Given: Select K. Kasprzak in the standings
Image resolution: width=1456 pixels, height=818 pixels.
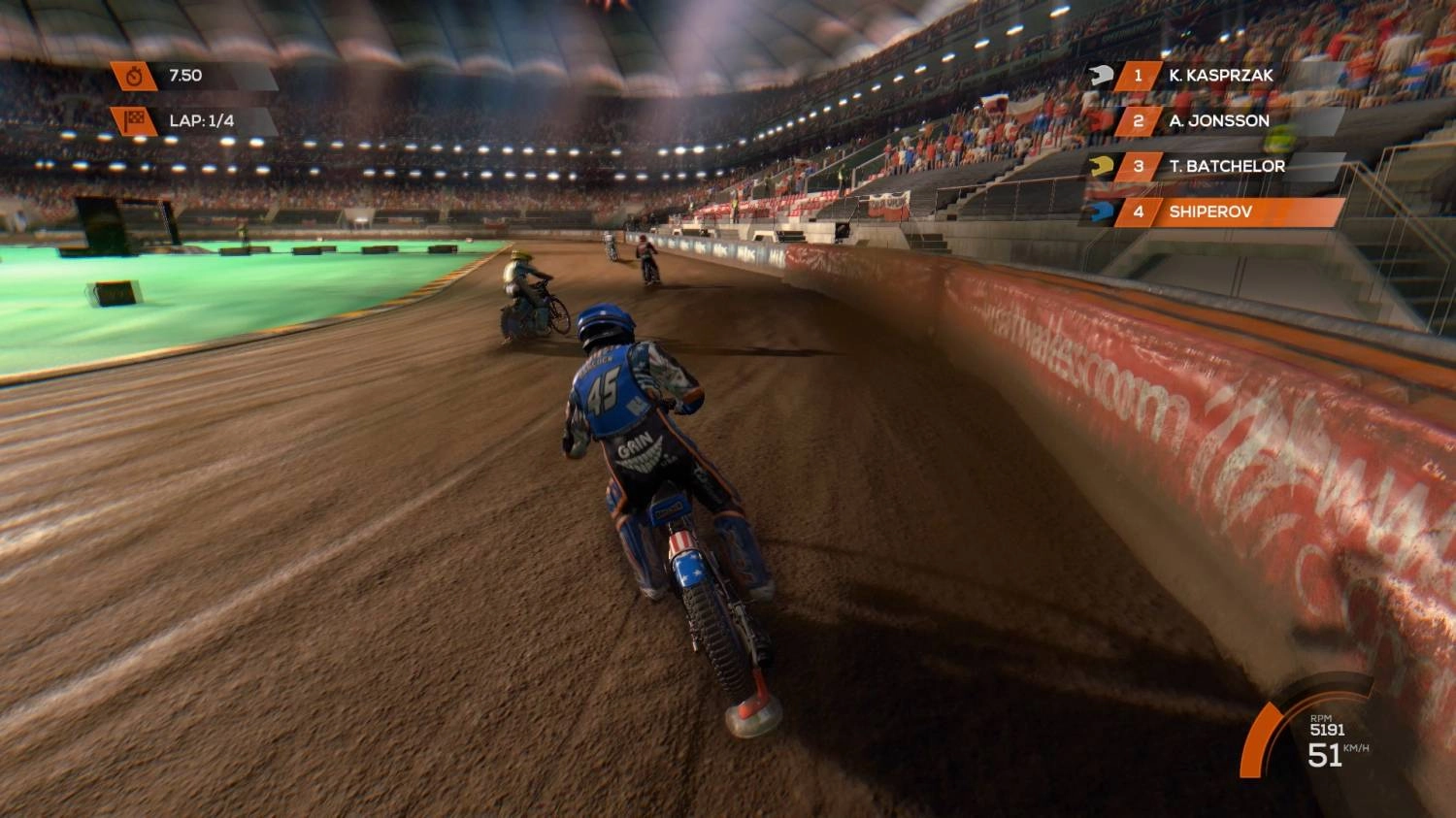Looking at the screenshot, I should (1220, 76).
